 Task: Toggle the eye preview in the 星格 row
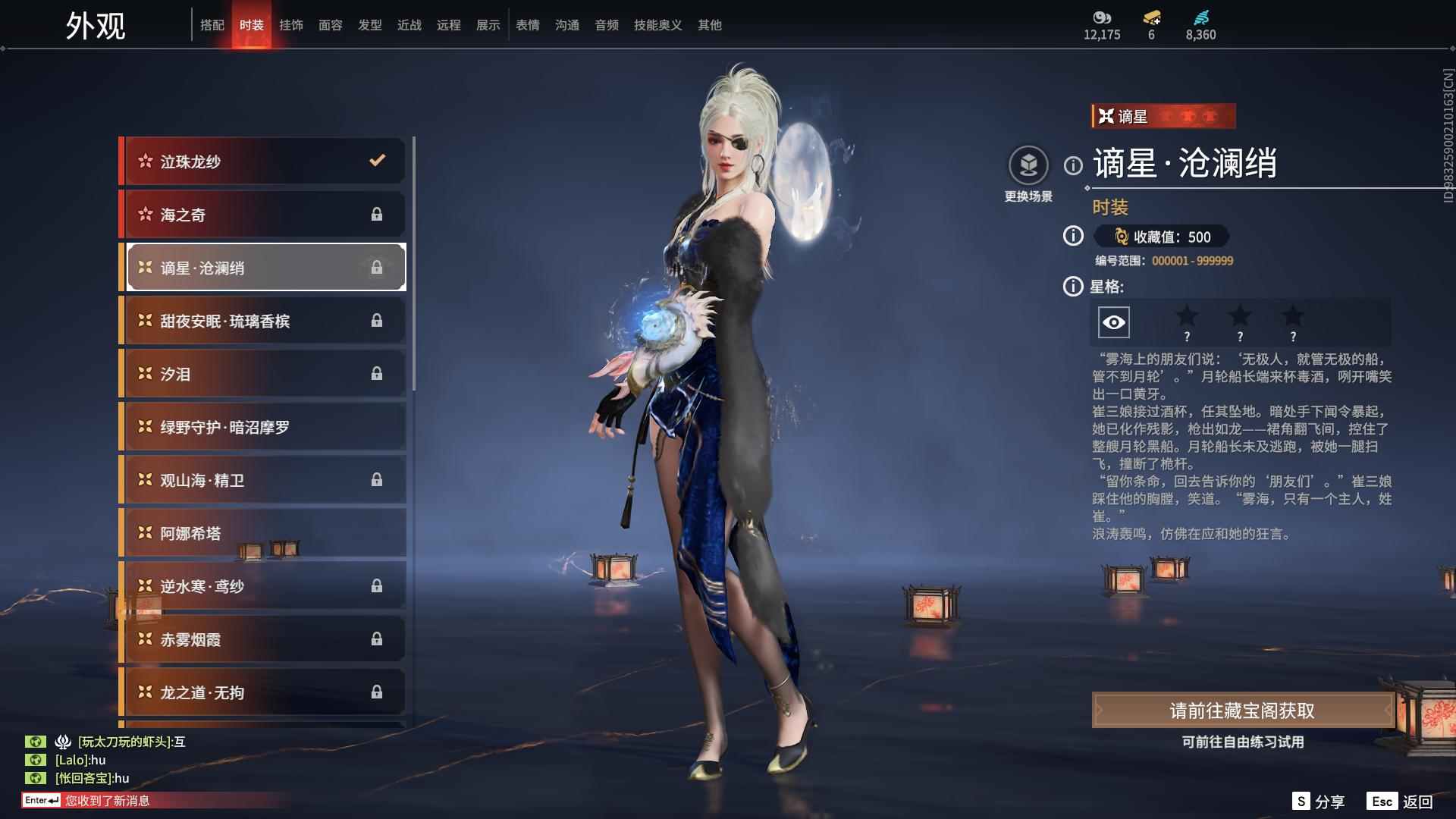point(1112,322)
